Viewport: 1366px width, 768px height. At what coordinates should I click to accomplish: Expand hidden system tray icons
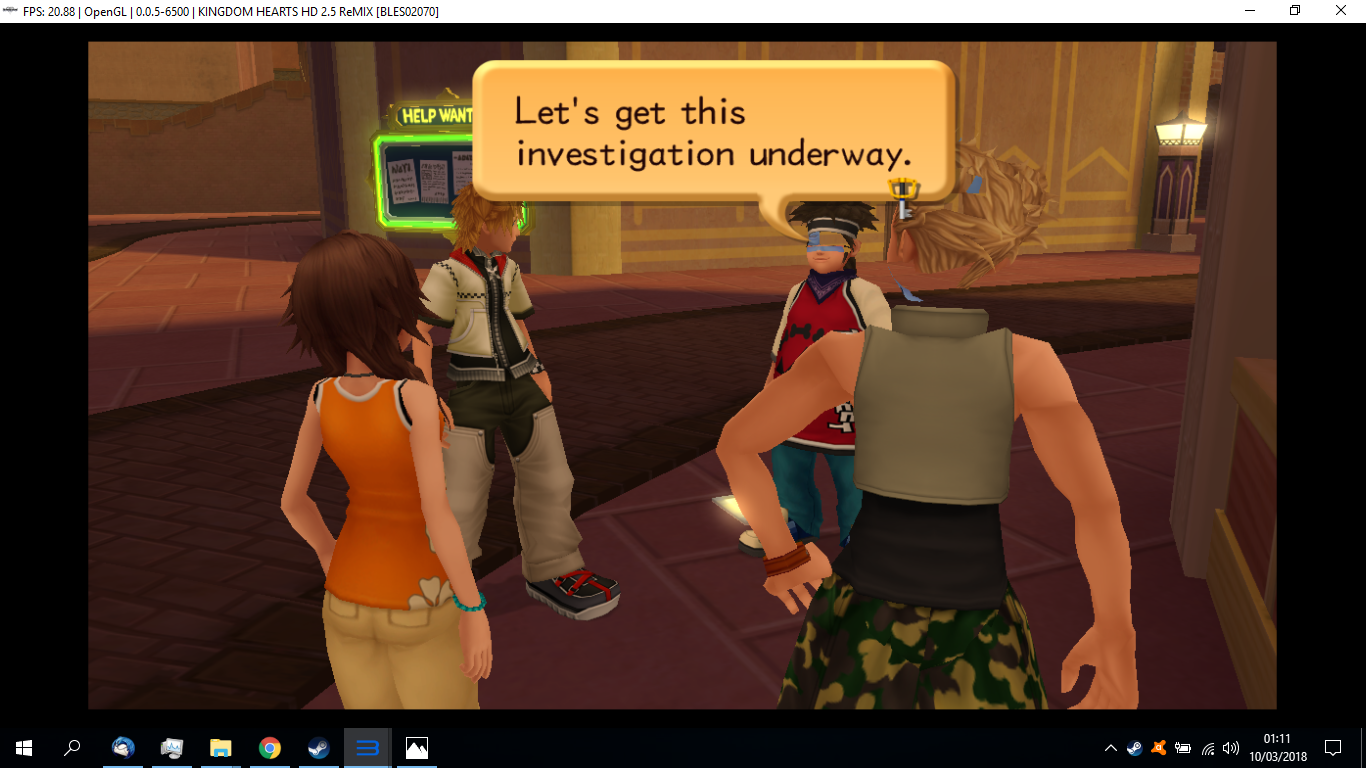click(x=1110, y=748)
